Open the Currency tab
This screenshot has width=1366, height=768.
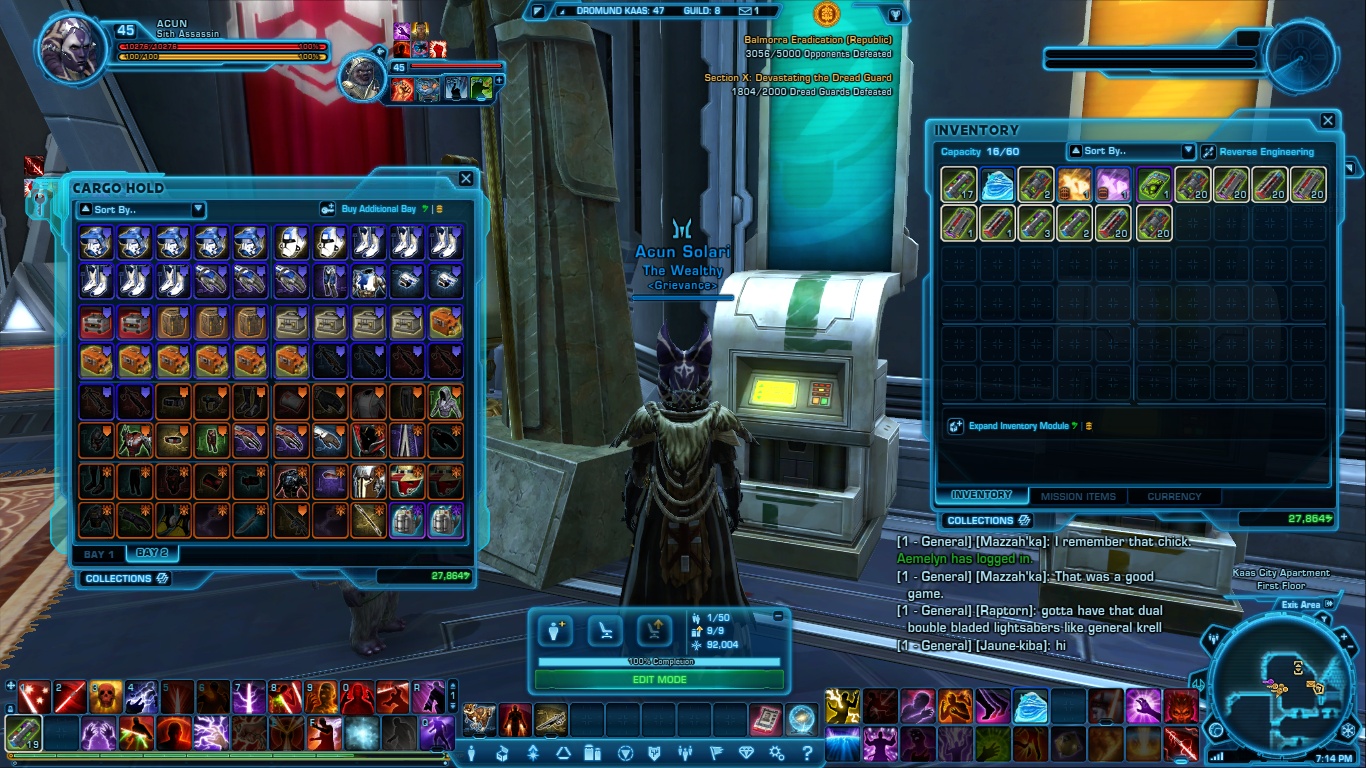click(x=1174, y=496)
